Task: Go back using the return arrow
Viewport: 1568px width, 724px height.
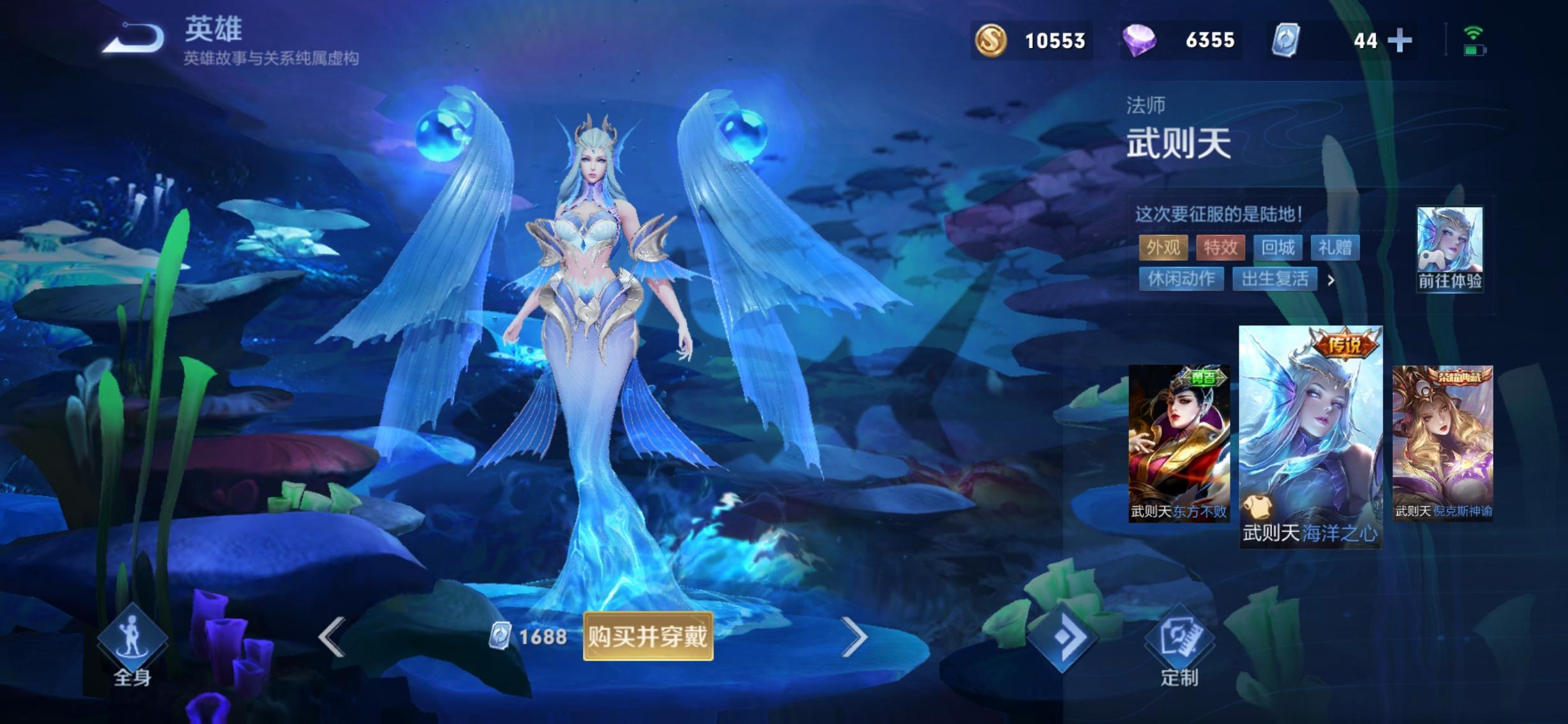Action: click(x=134, y=38)
